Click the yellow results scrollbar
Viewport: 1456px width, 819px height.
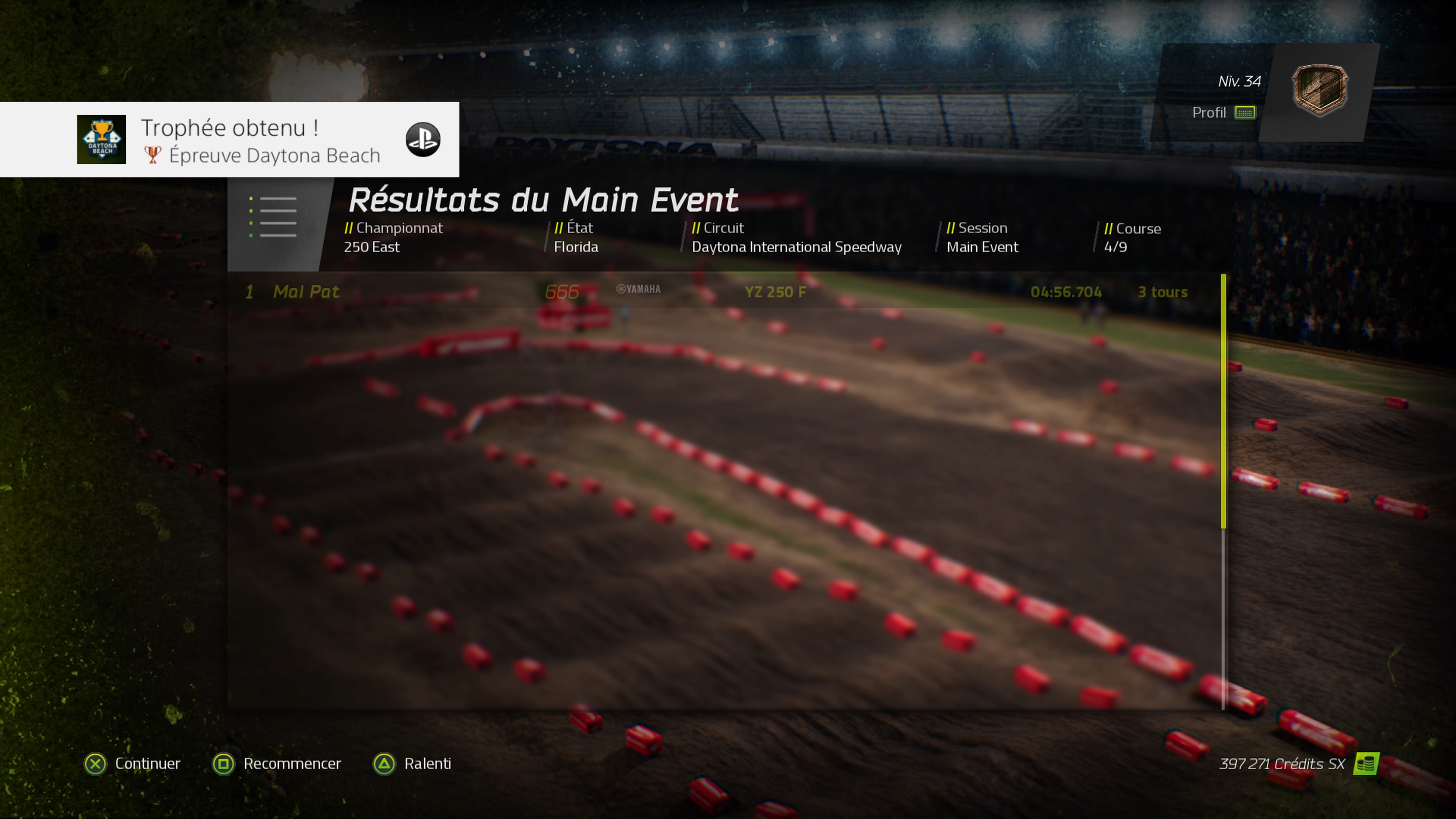1223,401
